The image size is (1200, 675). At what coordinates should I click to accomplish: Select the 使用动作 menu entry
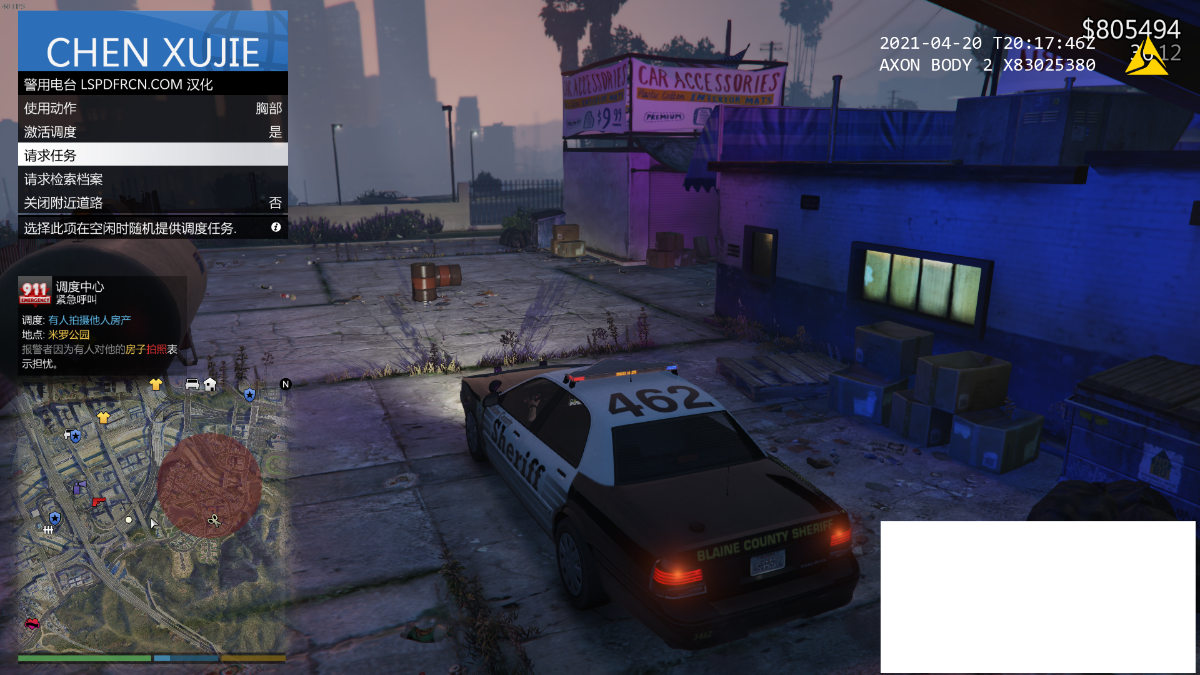(x=153, y=108)
